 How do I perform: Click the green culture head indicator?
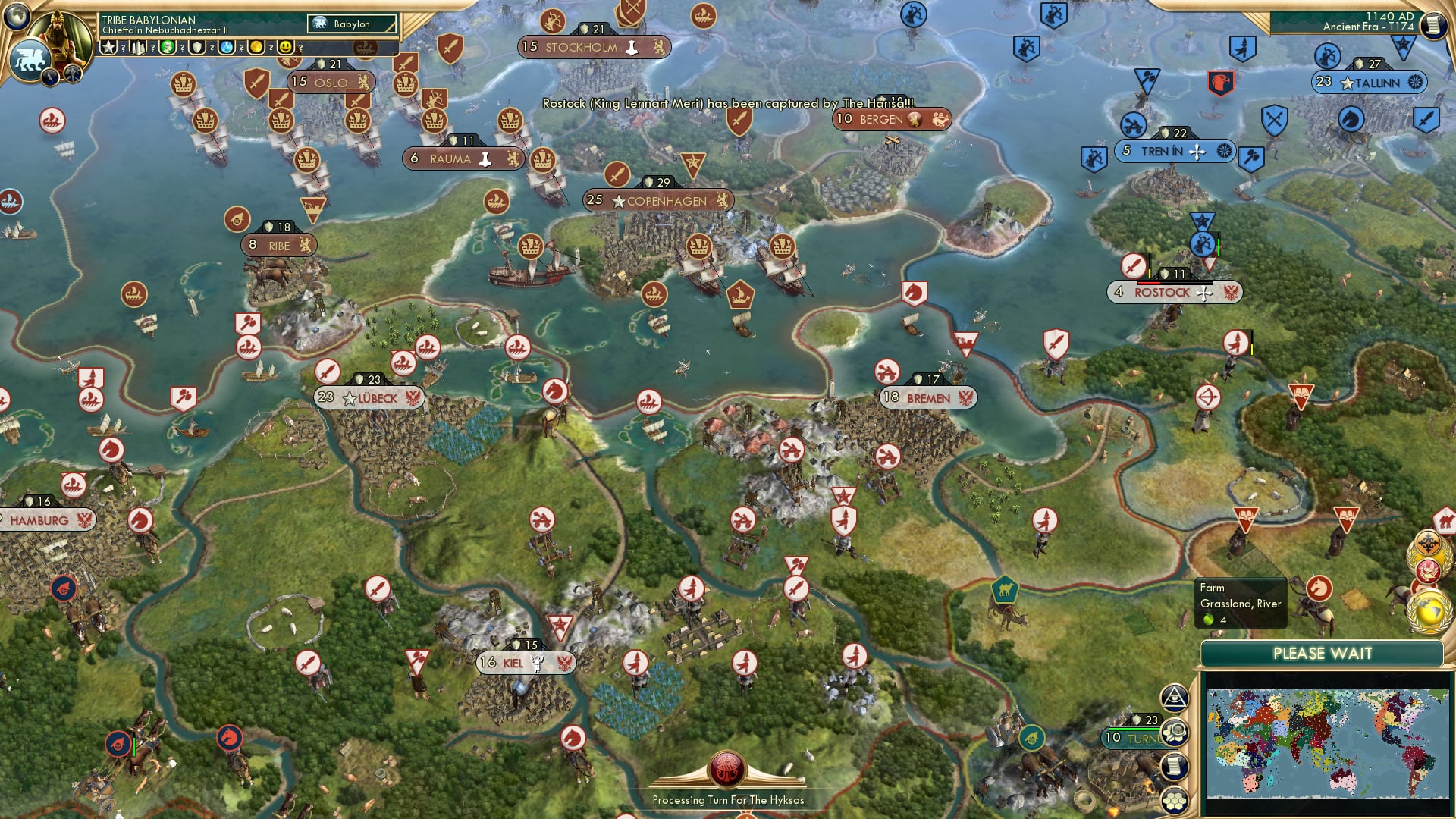[x=168, y=48]
